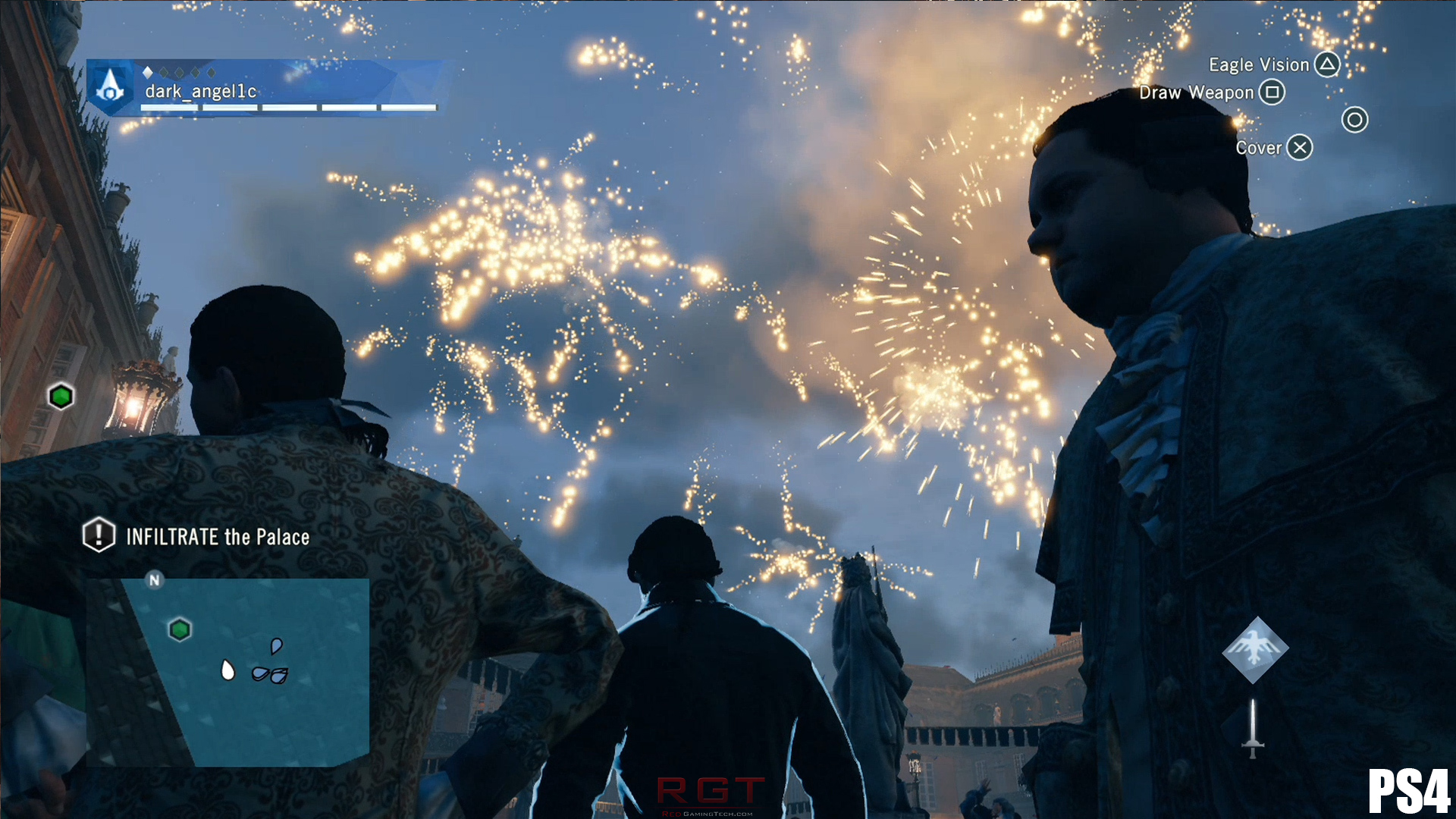
Task: Click the assassin insignia player icon
Action: point(111,86)
